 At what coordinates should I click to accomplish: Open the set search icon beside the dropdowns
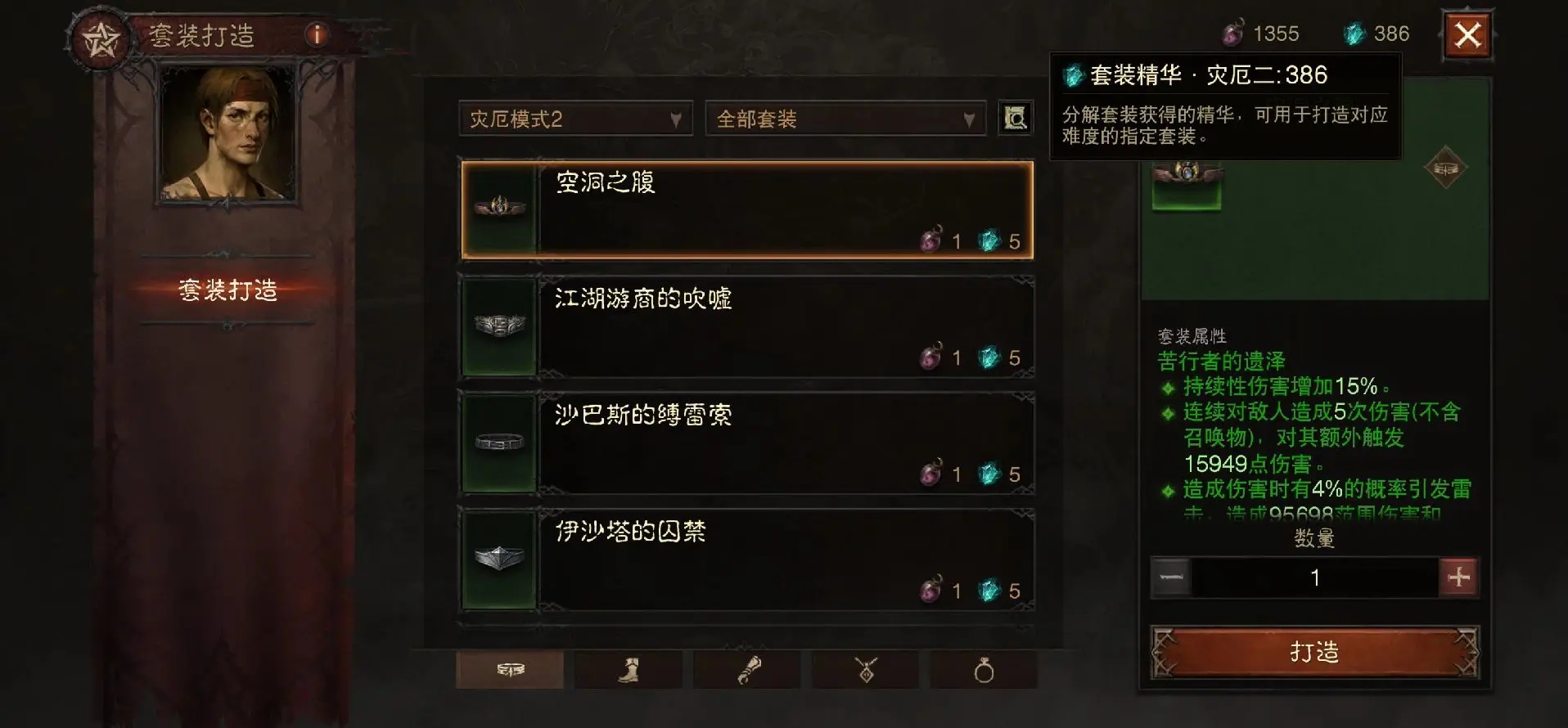1015,118
